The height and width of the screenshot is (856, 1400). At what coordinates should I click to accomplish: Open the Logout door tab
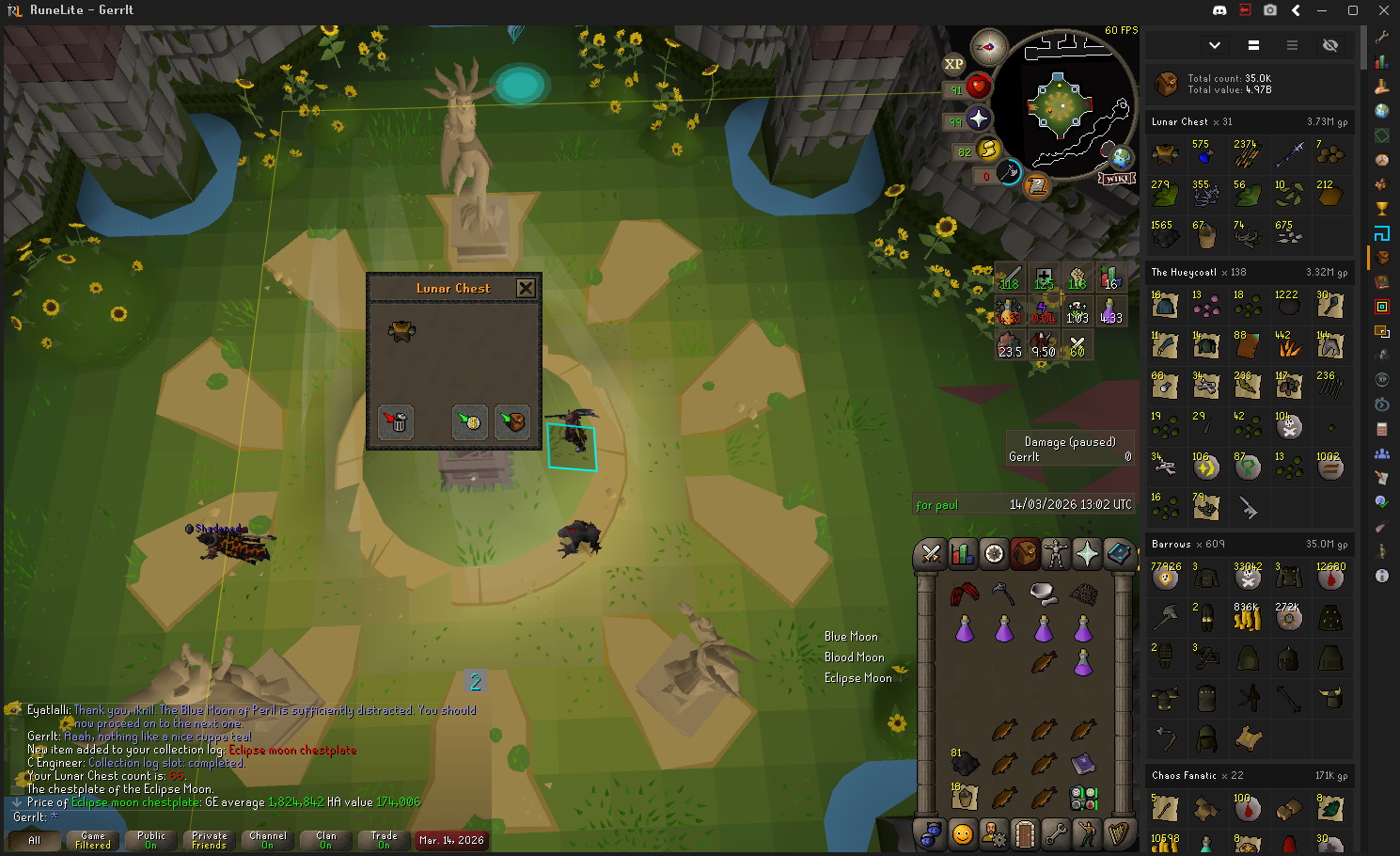click(x=1024, y=833)
